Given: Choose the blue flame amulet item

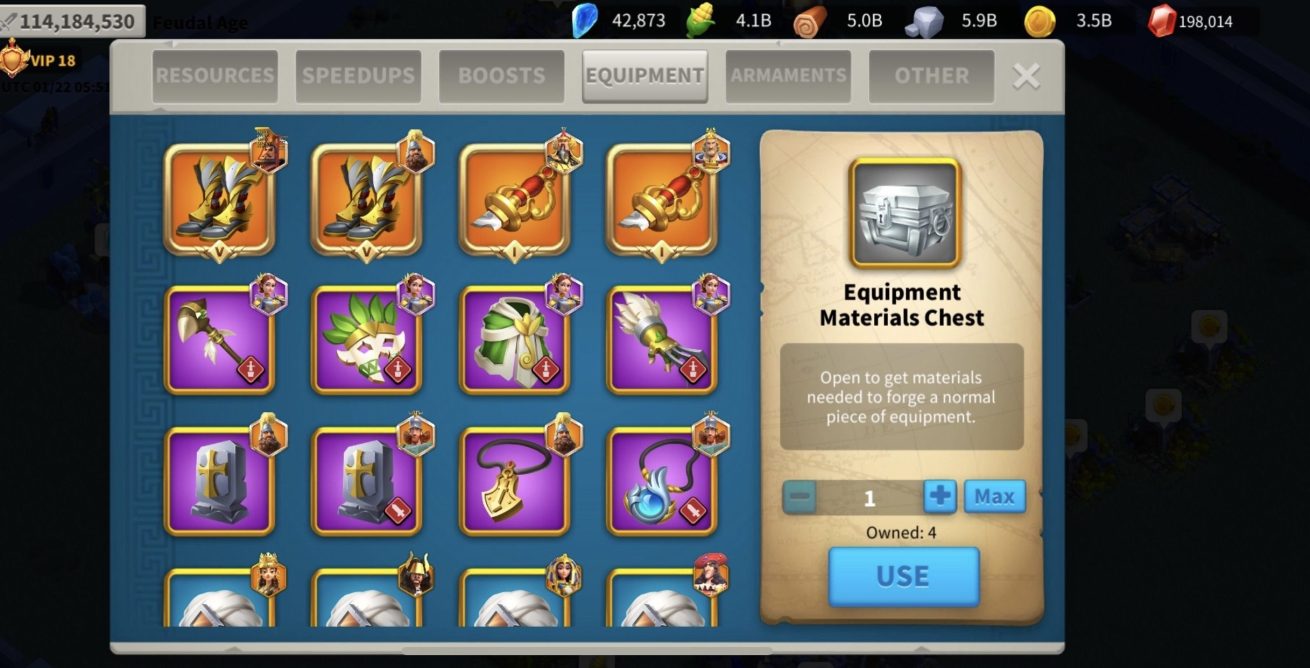Looking at the screenshot, I should click(x=662, y=482).
